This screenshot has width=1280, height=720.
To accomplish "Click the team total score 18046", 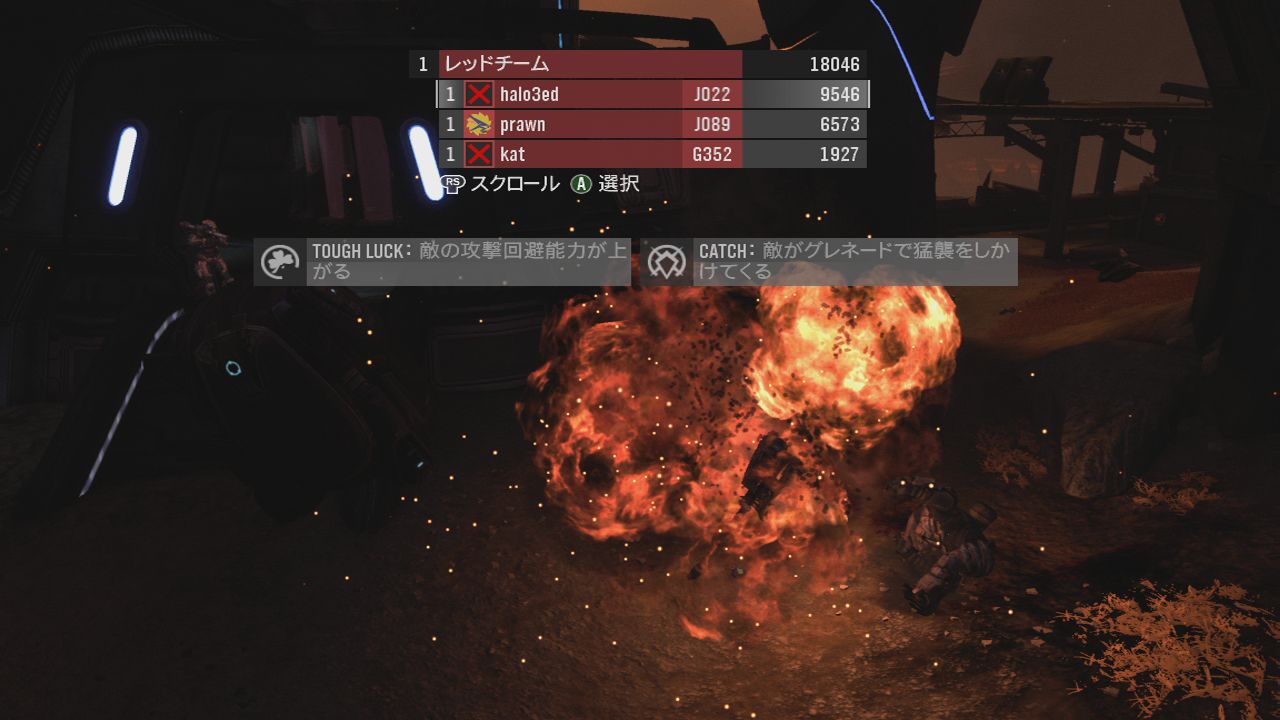I will coord(836,64).
